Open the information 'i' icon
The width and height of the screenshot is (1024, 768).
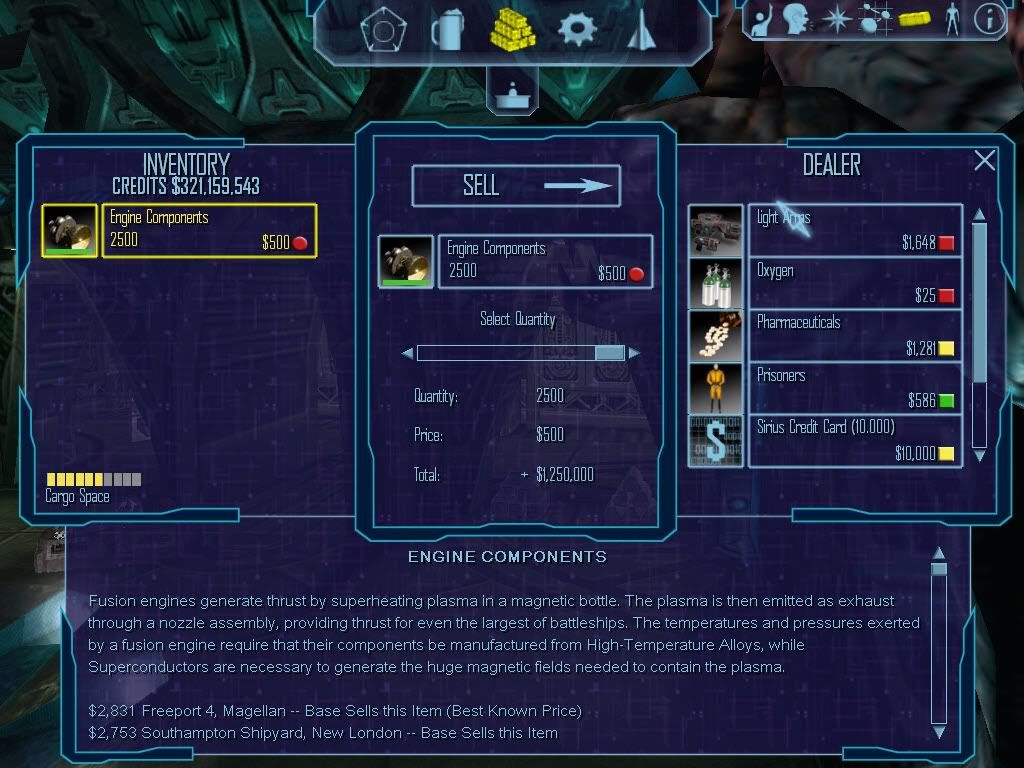[989, 19]
